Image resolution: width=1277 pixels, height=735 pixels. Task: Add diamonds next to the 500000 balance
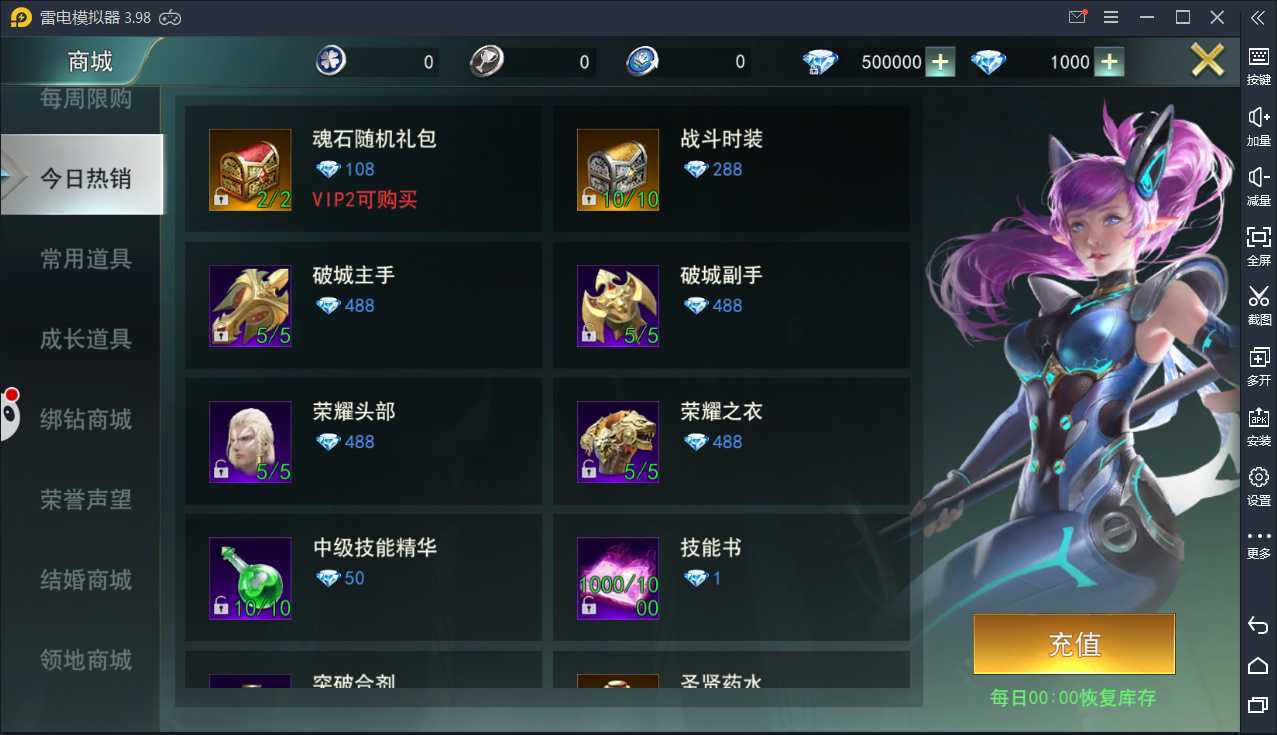tap(939, 62)
